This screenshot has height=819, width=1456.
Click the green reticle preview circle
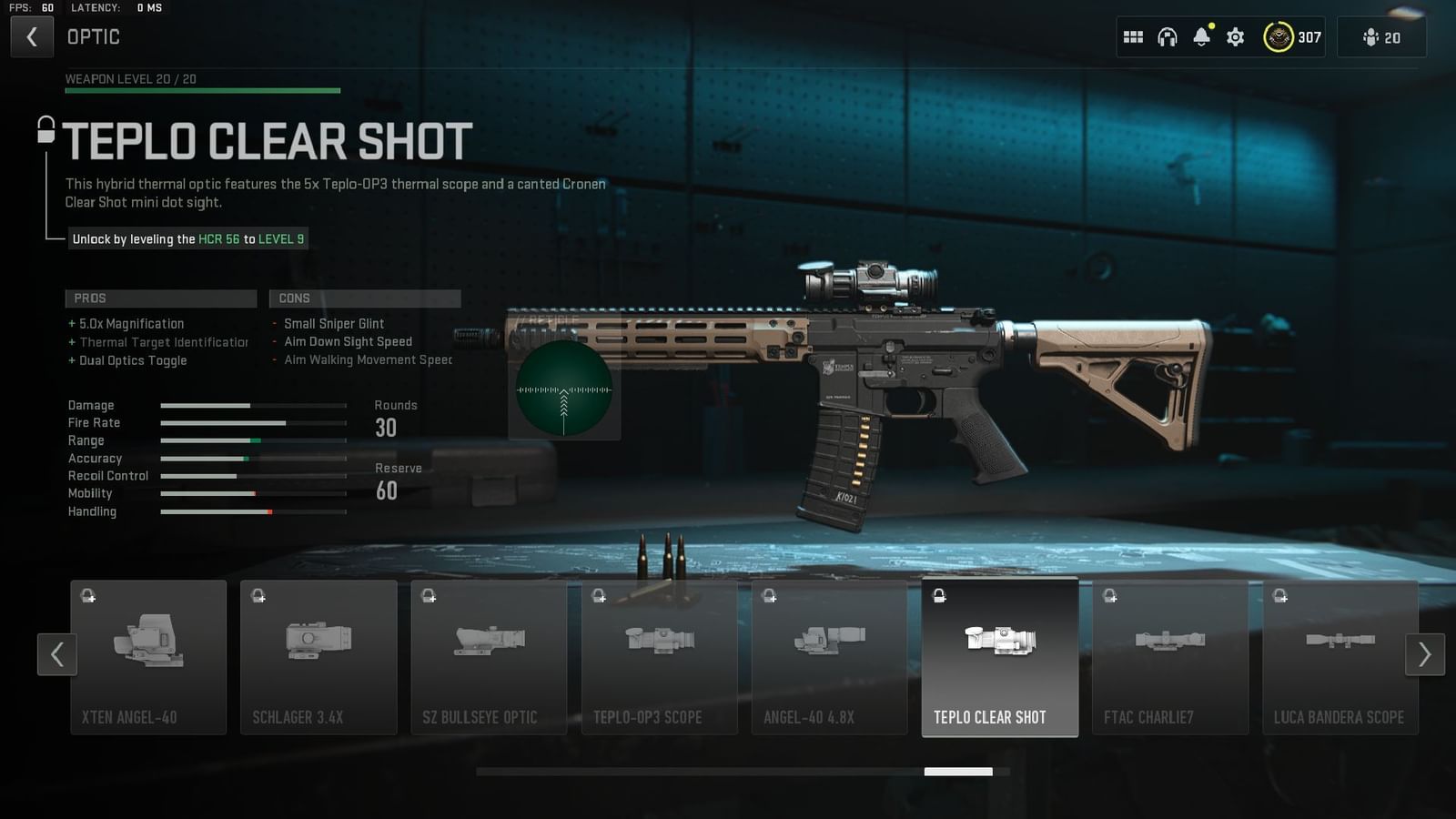(x=564, y=389)
